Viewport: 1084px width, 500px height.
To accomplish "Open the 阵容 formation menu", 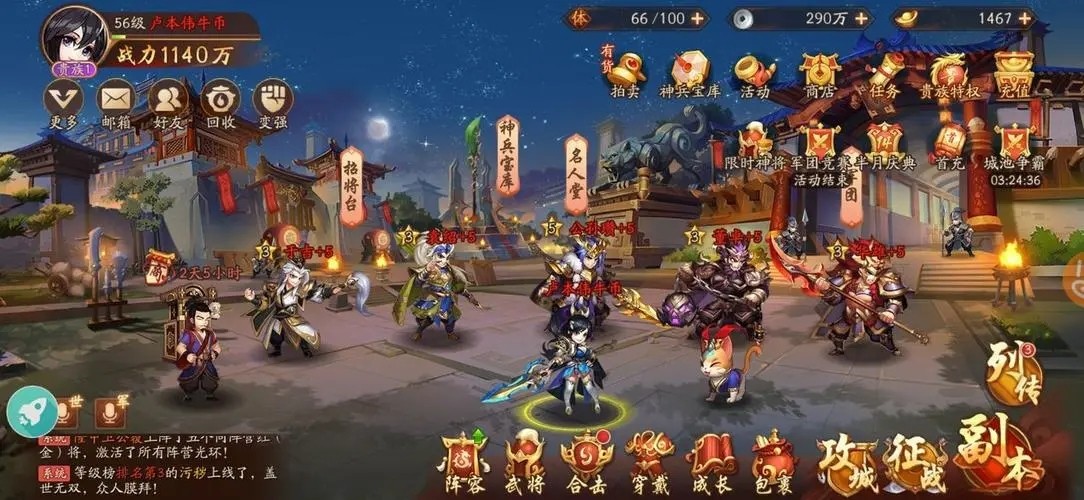I will tap(463, 461).
